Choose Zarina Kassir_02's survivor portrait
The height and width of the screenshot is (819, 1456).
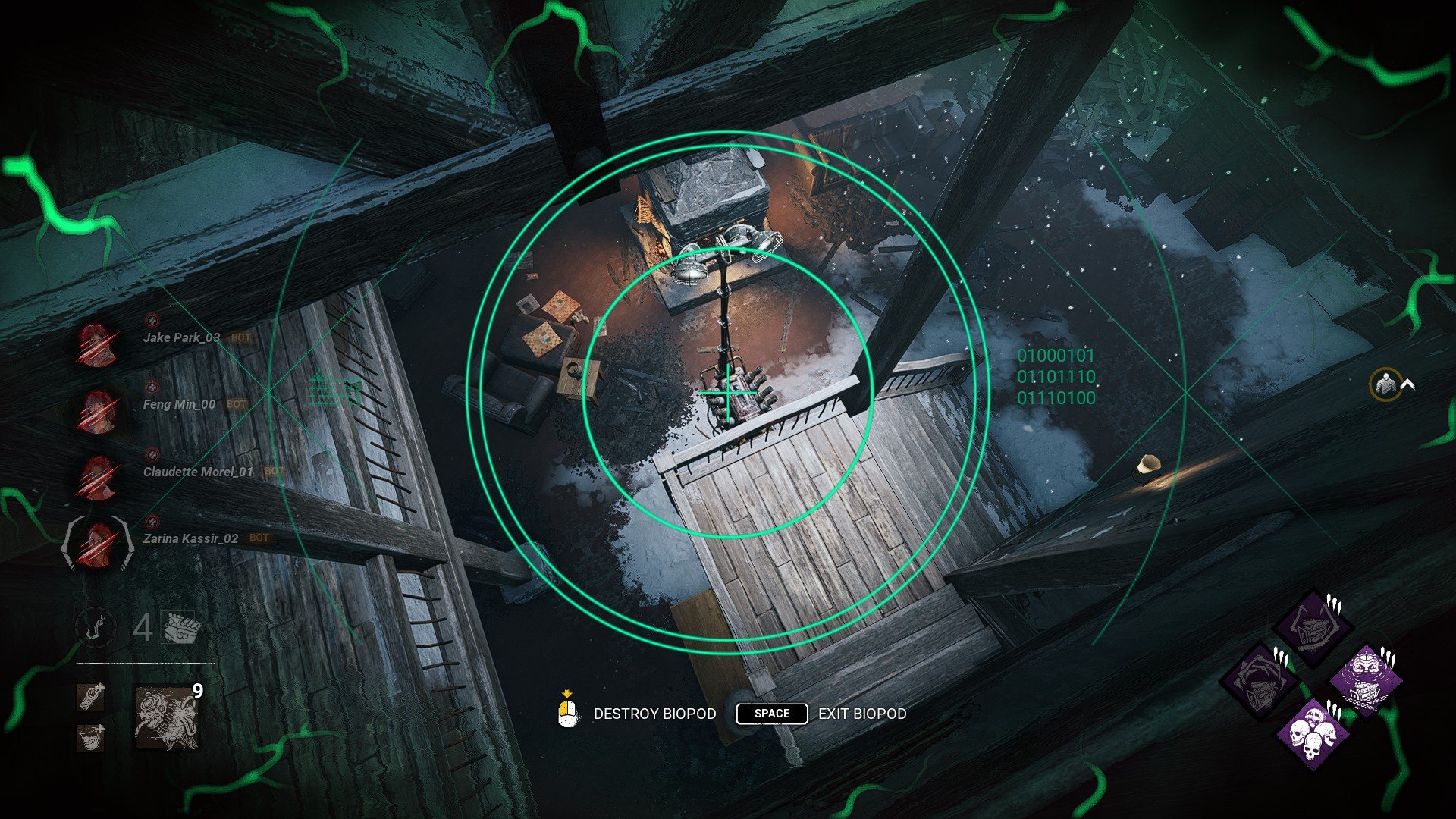click(97, 544)
